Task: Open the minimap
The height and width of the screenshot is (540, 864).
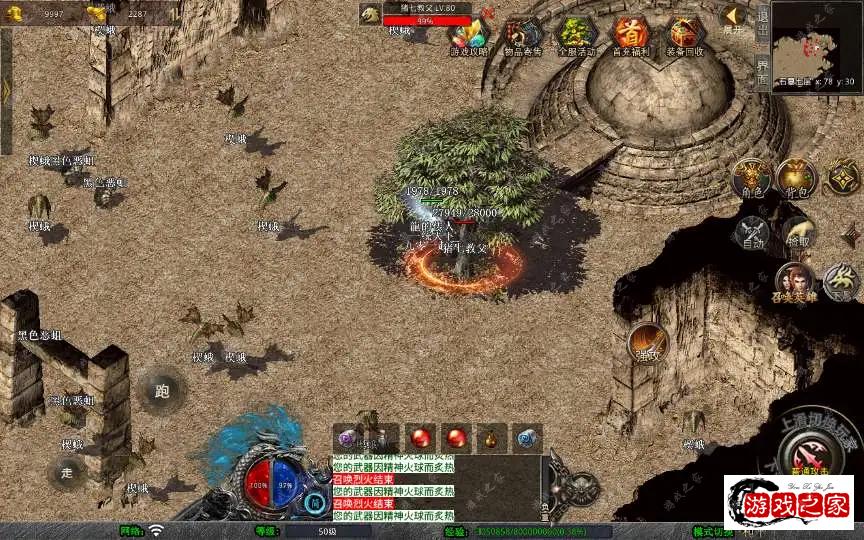Action: 817,42
